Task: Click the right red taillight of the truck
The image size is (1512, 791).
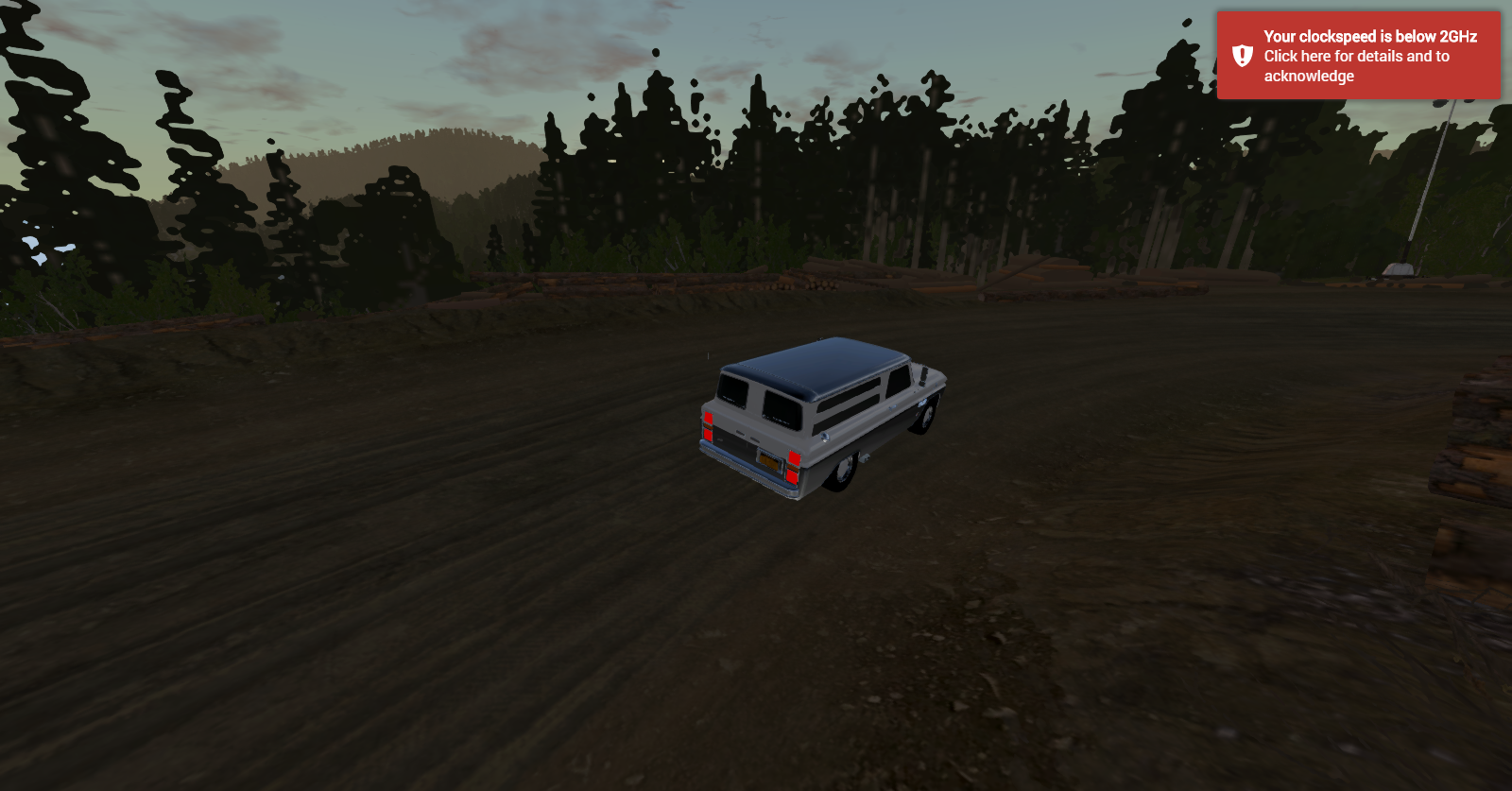Action: [x=795, y=466]
